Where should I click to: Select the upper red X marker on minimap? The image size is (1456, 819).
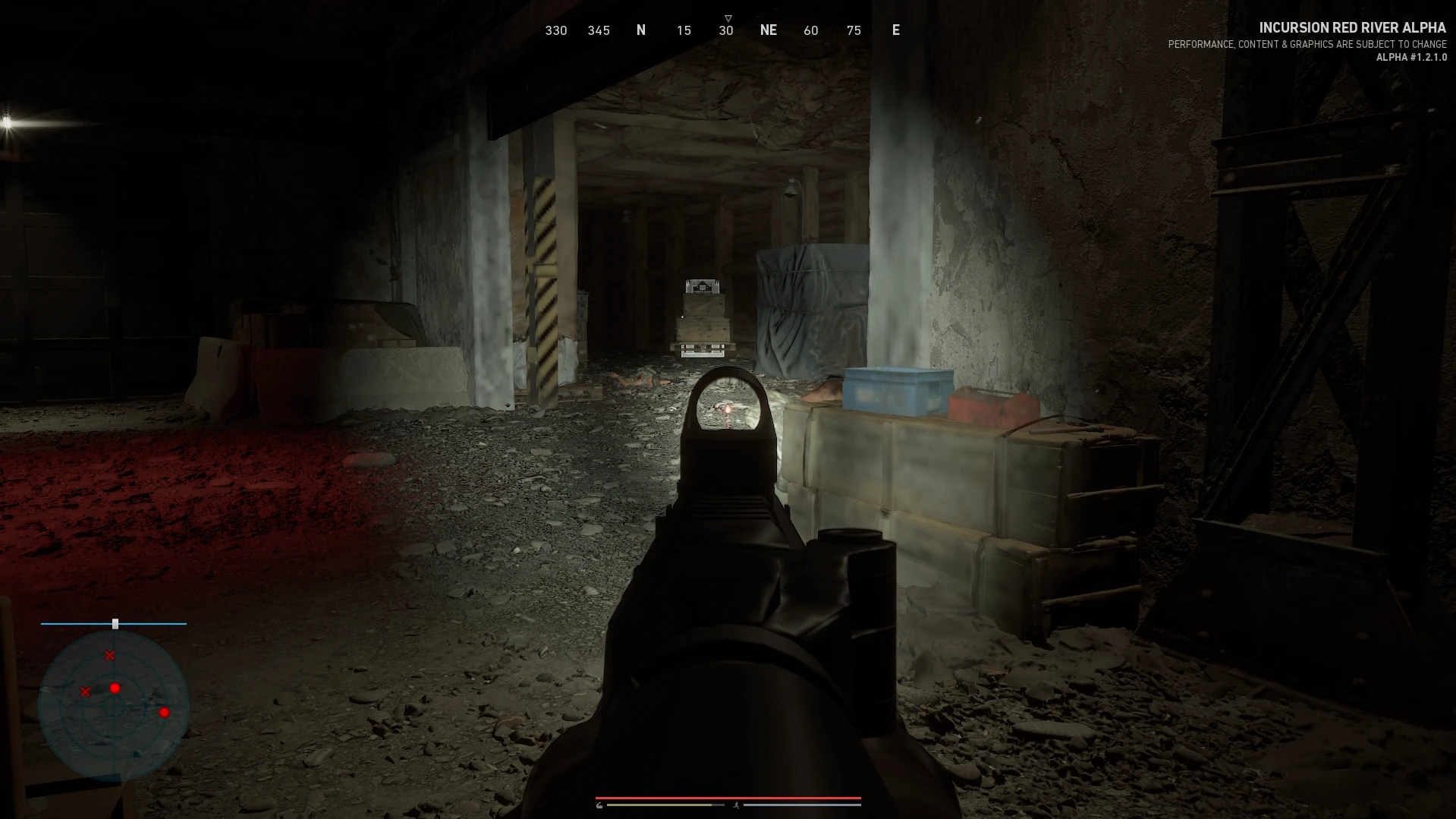(109, 655)
